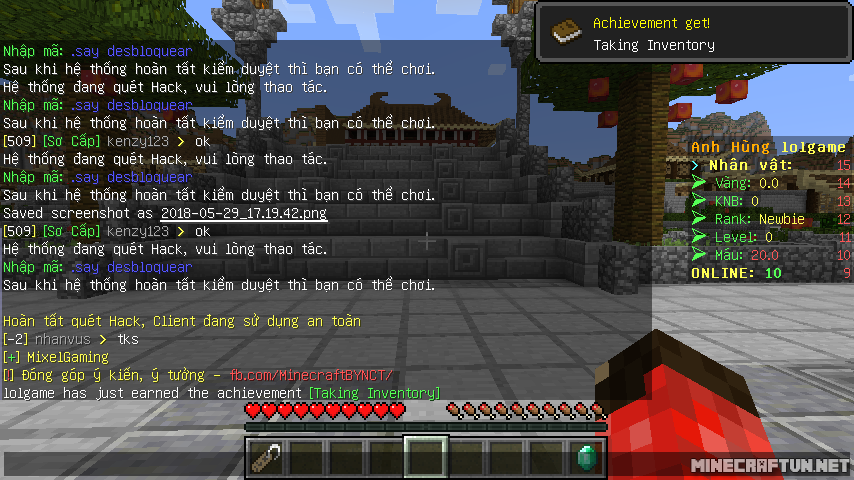854x480 pixels.
Task: Select the emerald hotbar slot
Action: [x=586, y=457]
